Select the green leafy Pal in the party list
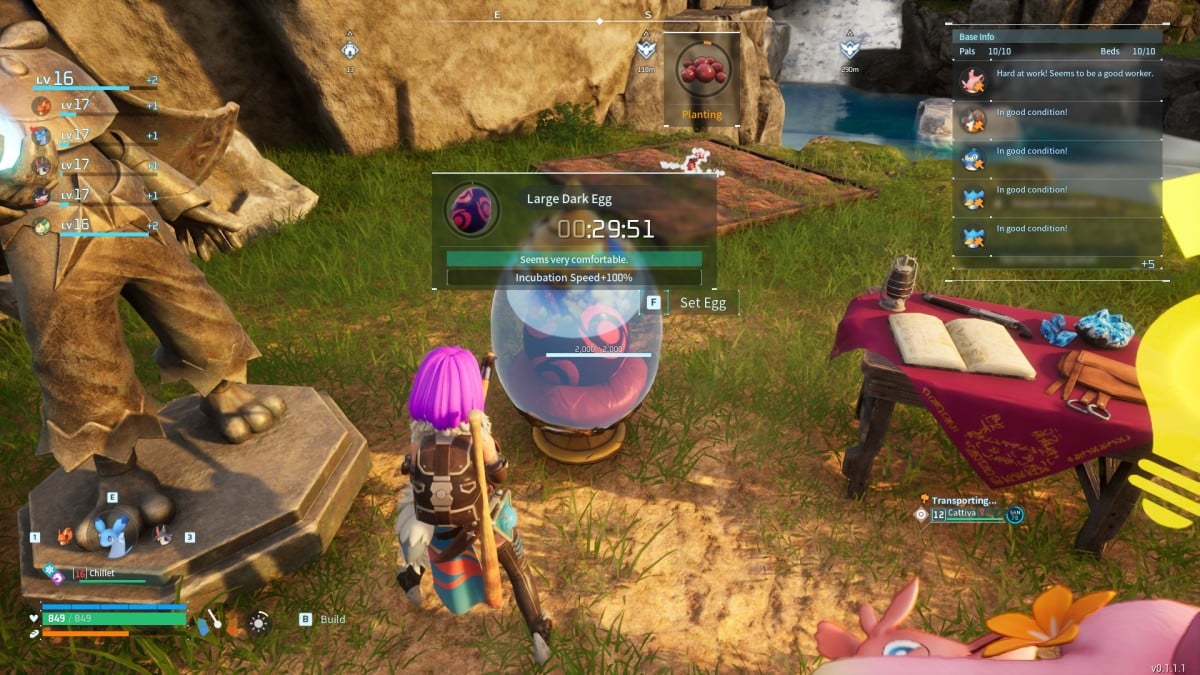 click(41, 226)
